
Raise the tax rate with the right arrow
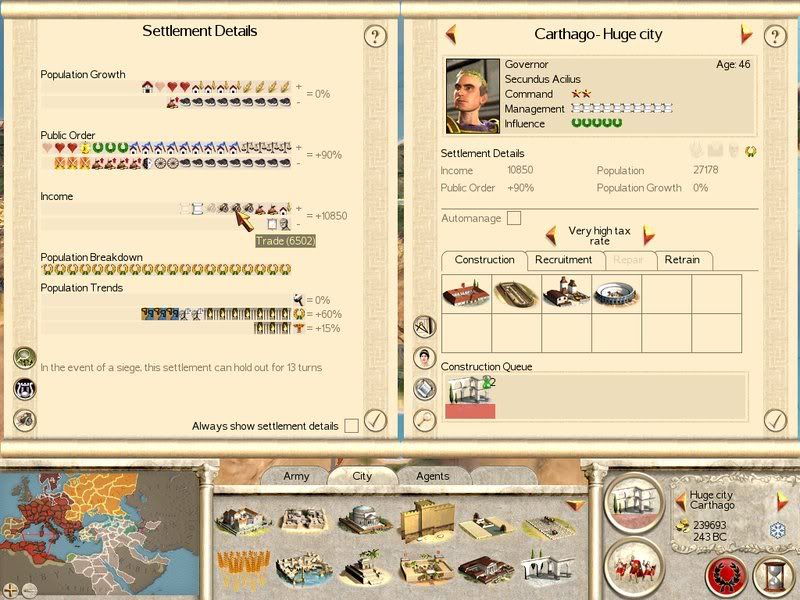click(648, 236)
